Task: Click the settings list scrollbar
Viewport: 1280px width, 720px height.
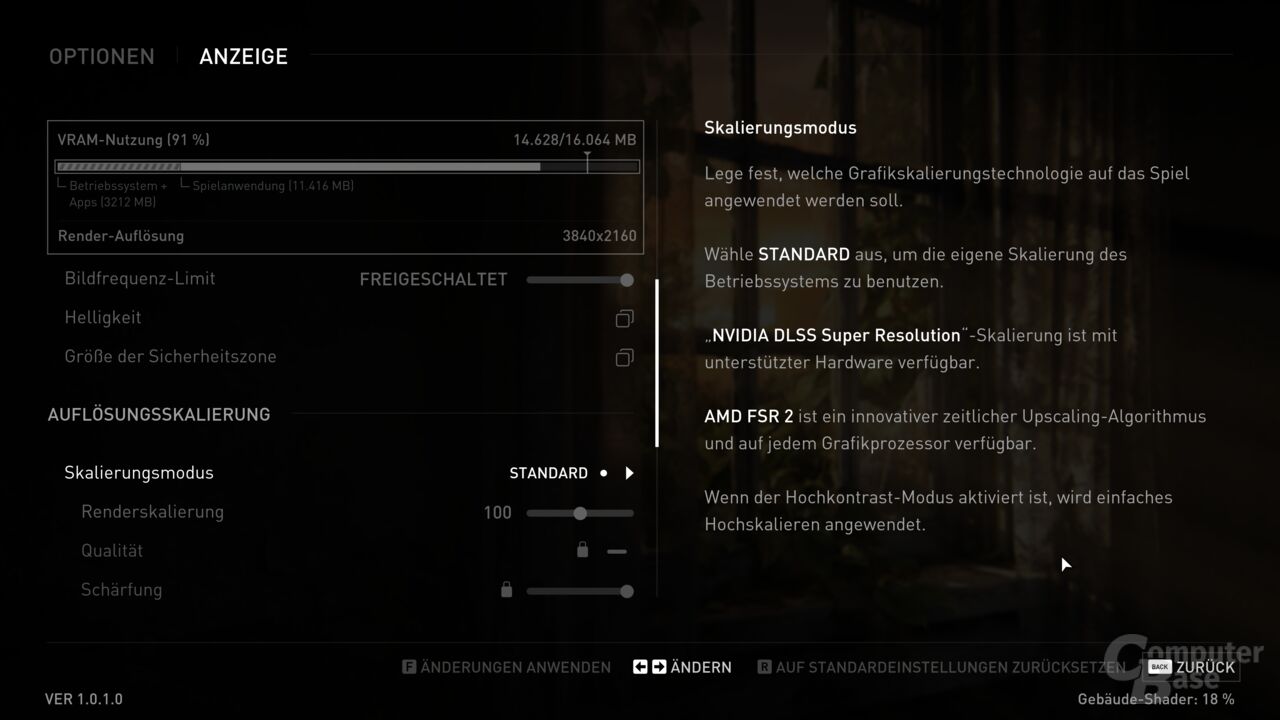Action: pyautogui.click(x=657, y=363)
